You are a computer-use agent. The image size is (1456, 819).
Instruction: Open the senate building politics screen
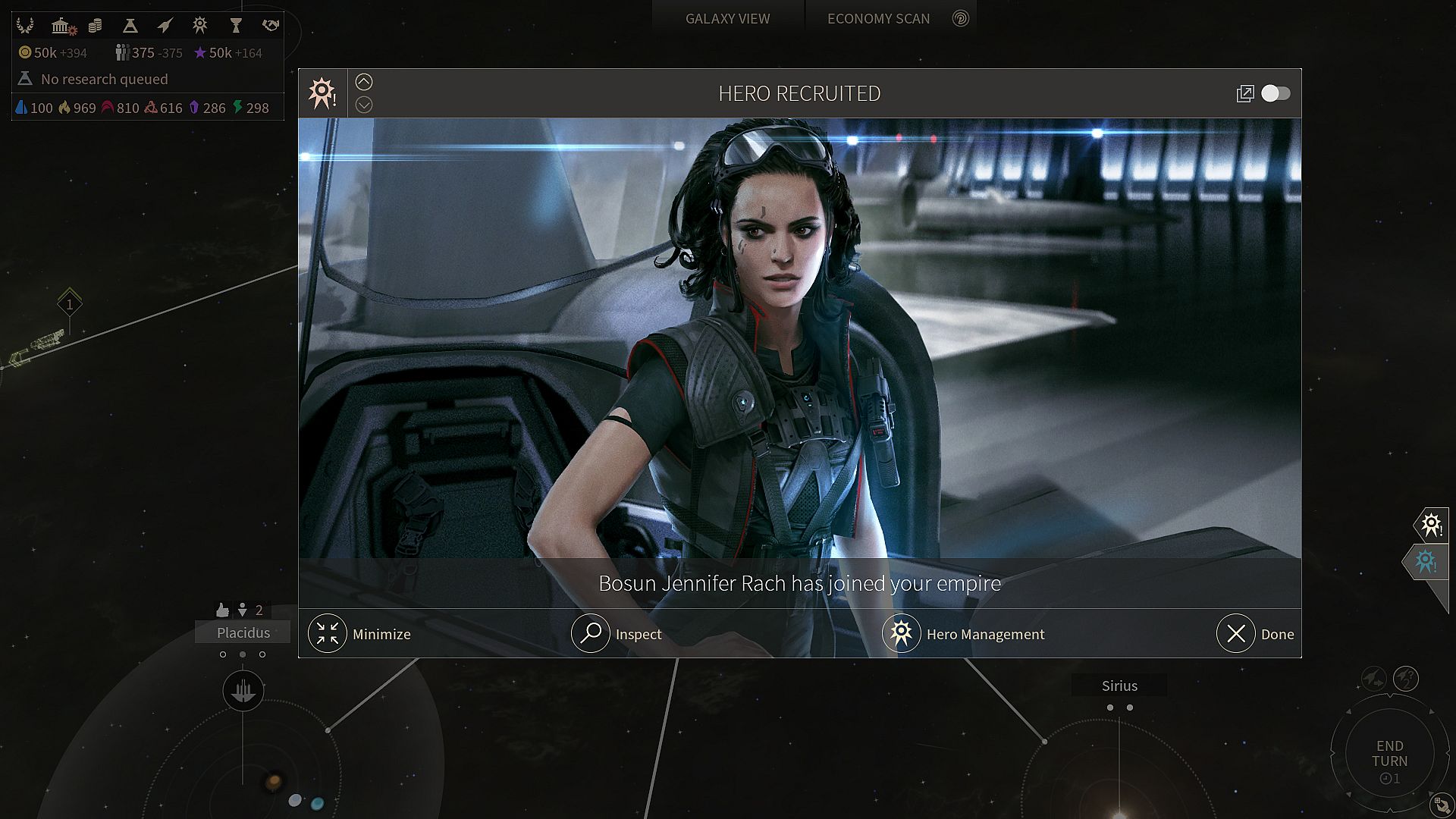pos(62,26)
